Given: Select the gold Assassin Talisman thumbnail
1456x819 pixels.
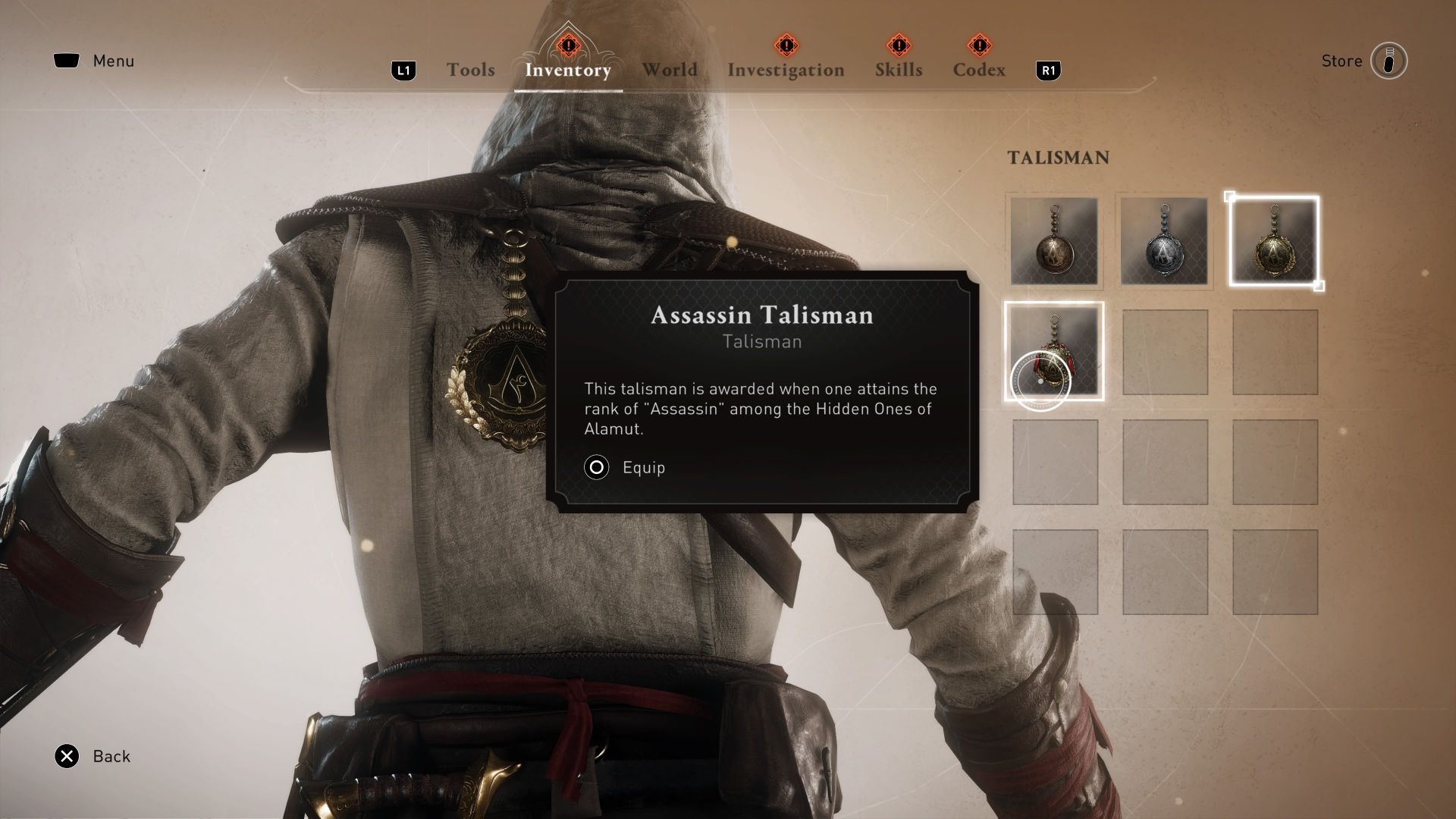Looking at the screenshot, I should [x=1274, y=241].
